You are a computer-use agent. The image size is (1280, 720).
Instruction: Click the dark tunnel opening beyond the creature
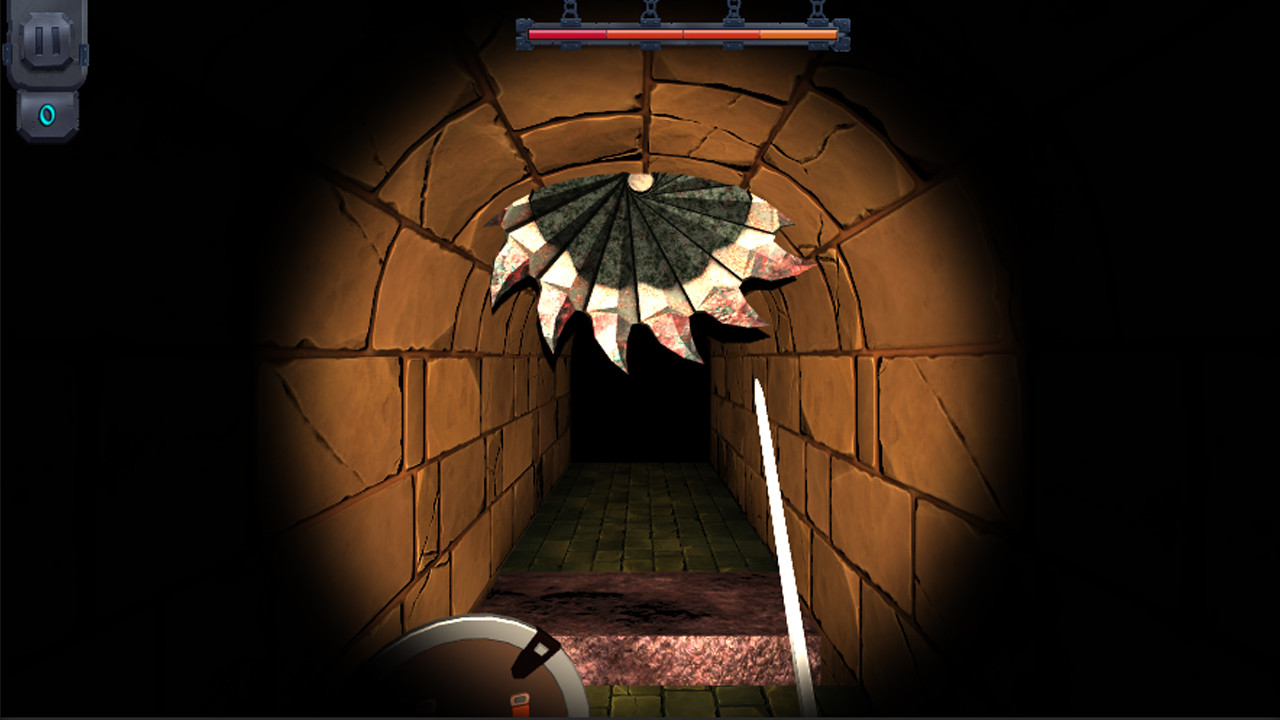pos(640,420)
